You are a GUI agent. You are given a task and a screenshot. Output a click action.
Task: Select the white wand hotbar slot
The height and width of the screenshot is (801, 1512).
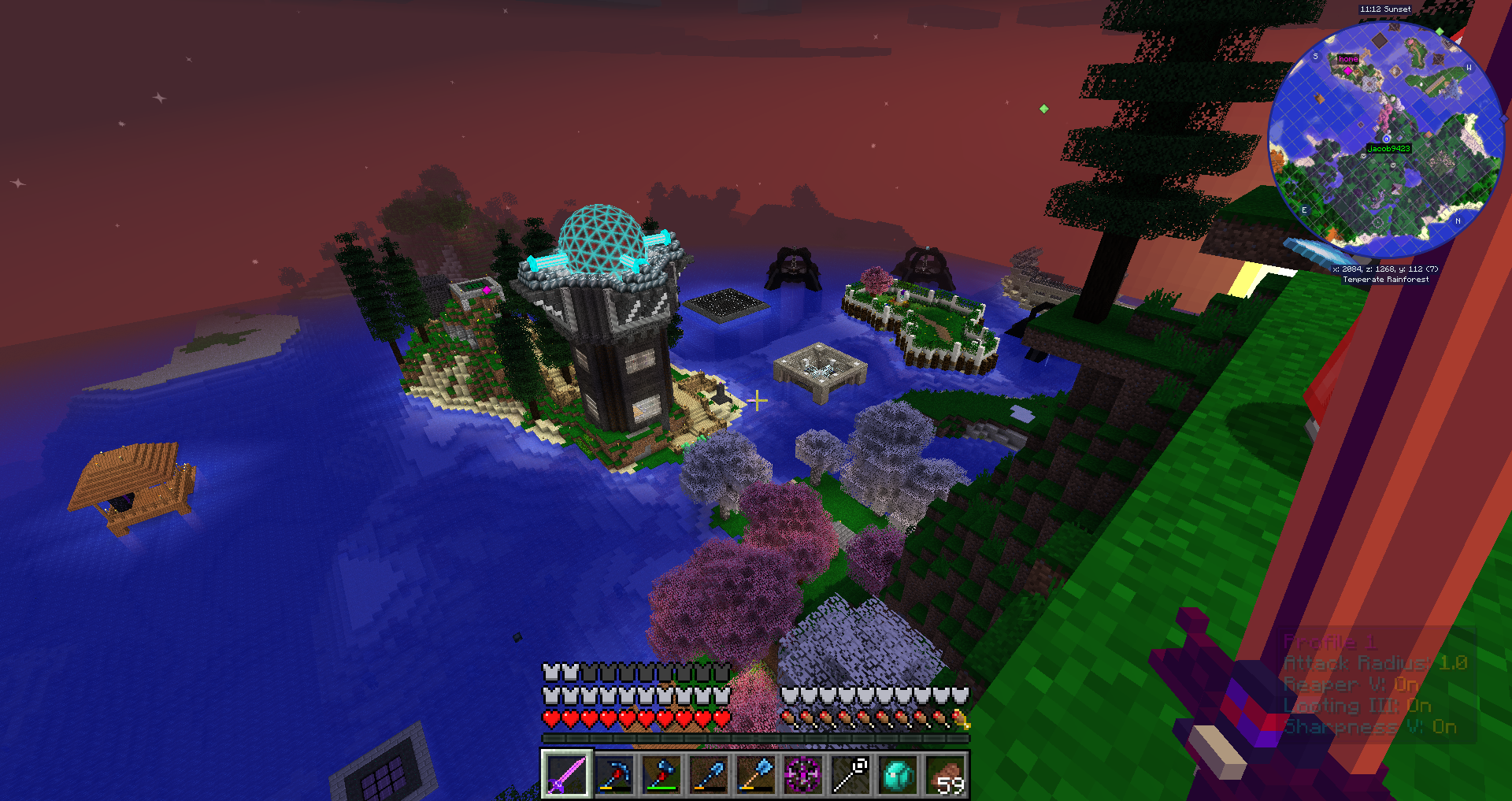[x=850, y=774]
